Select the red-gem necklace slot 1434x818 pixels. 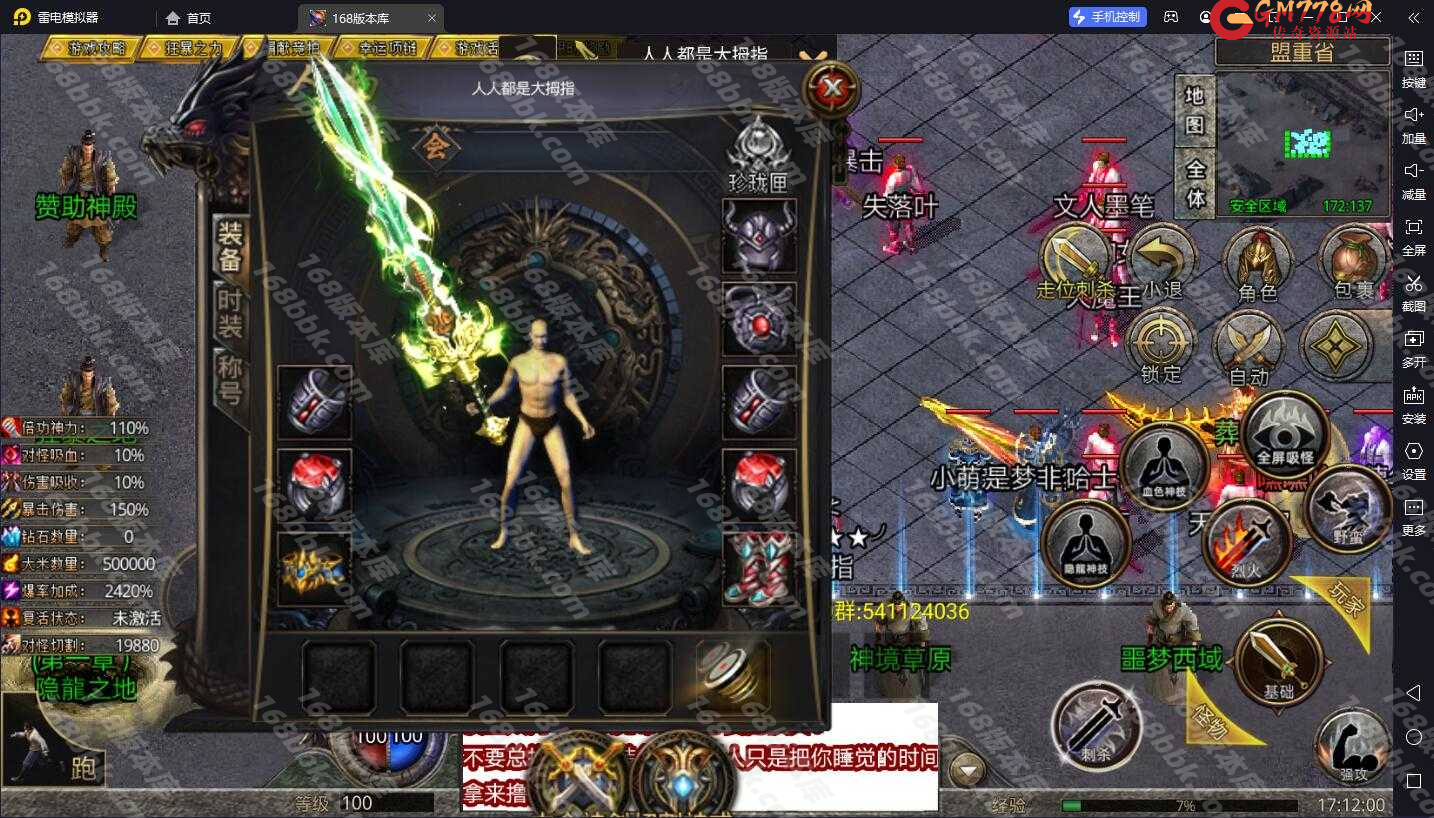coord(759,319)
